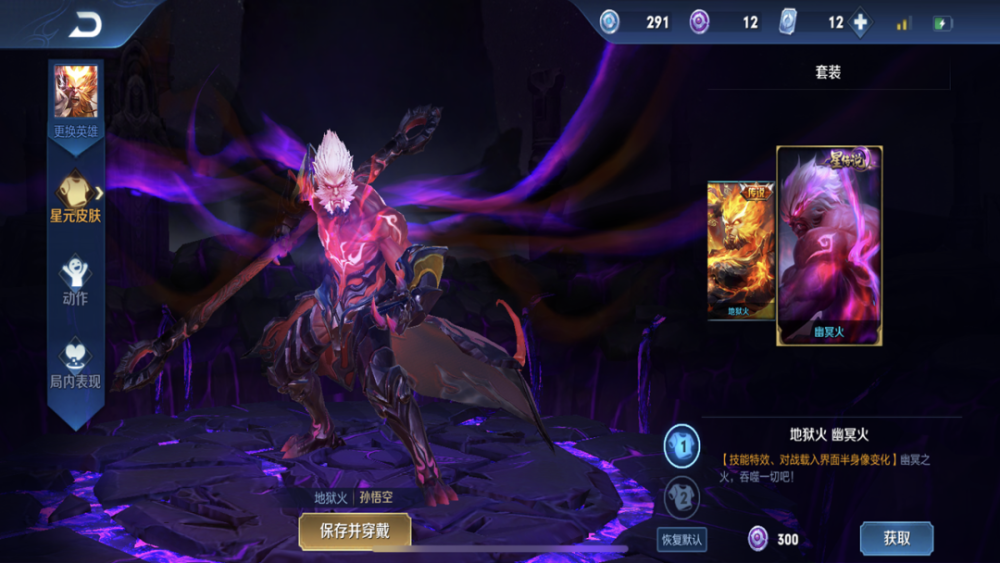Go back using the return arrow
This screenshot has height=563, width=1000.
point(85,25)
